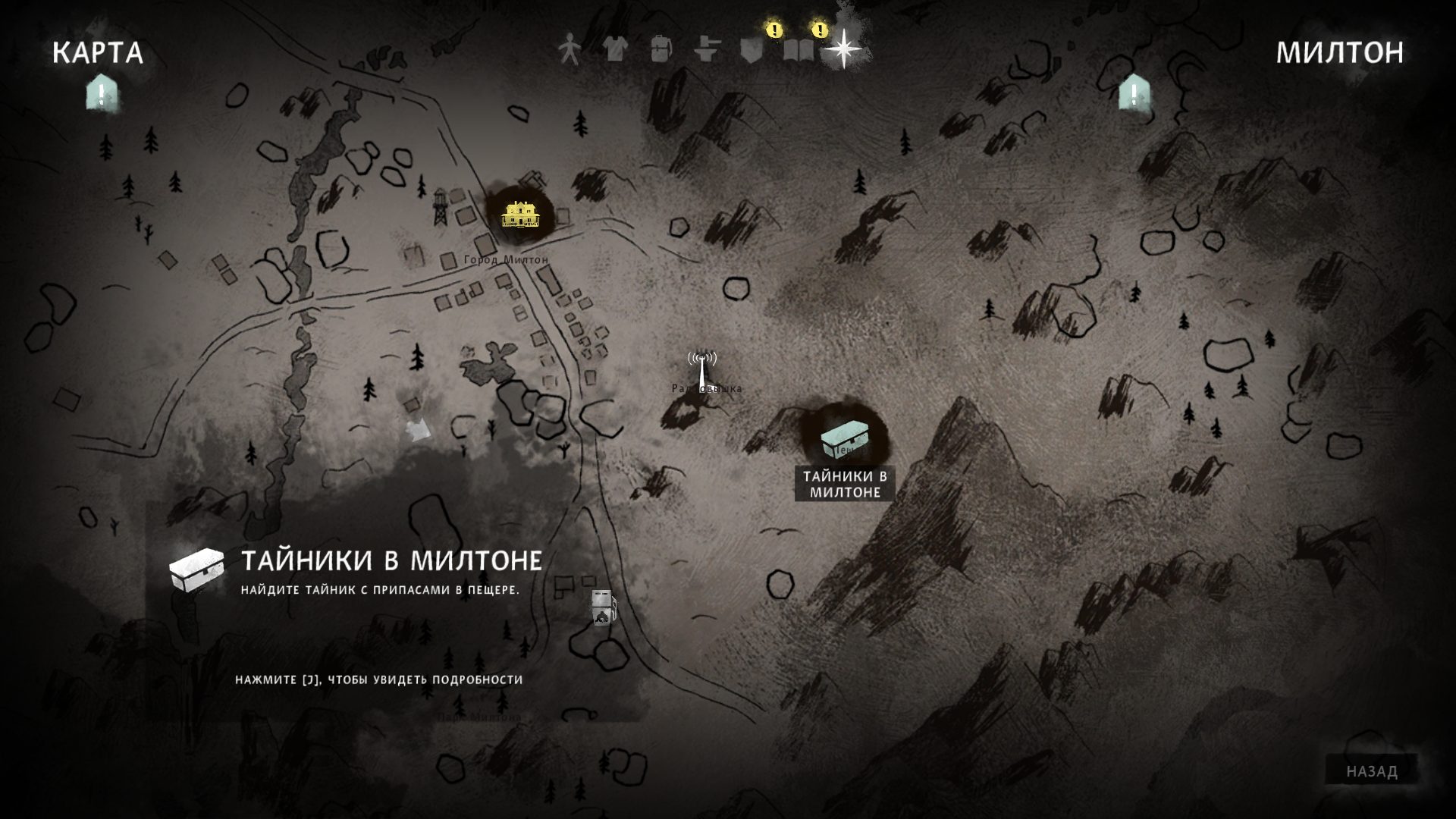Screen dimensions: 1456x819
Task: Open the backpack inventory tab
Action: [x=661, y=50]
